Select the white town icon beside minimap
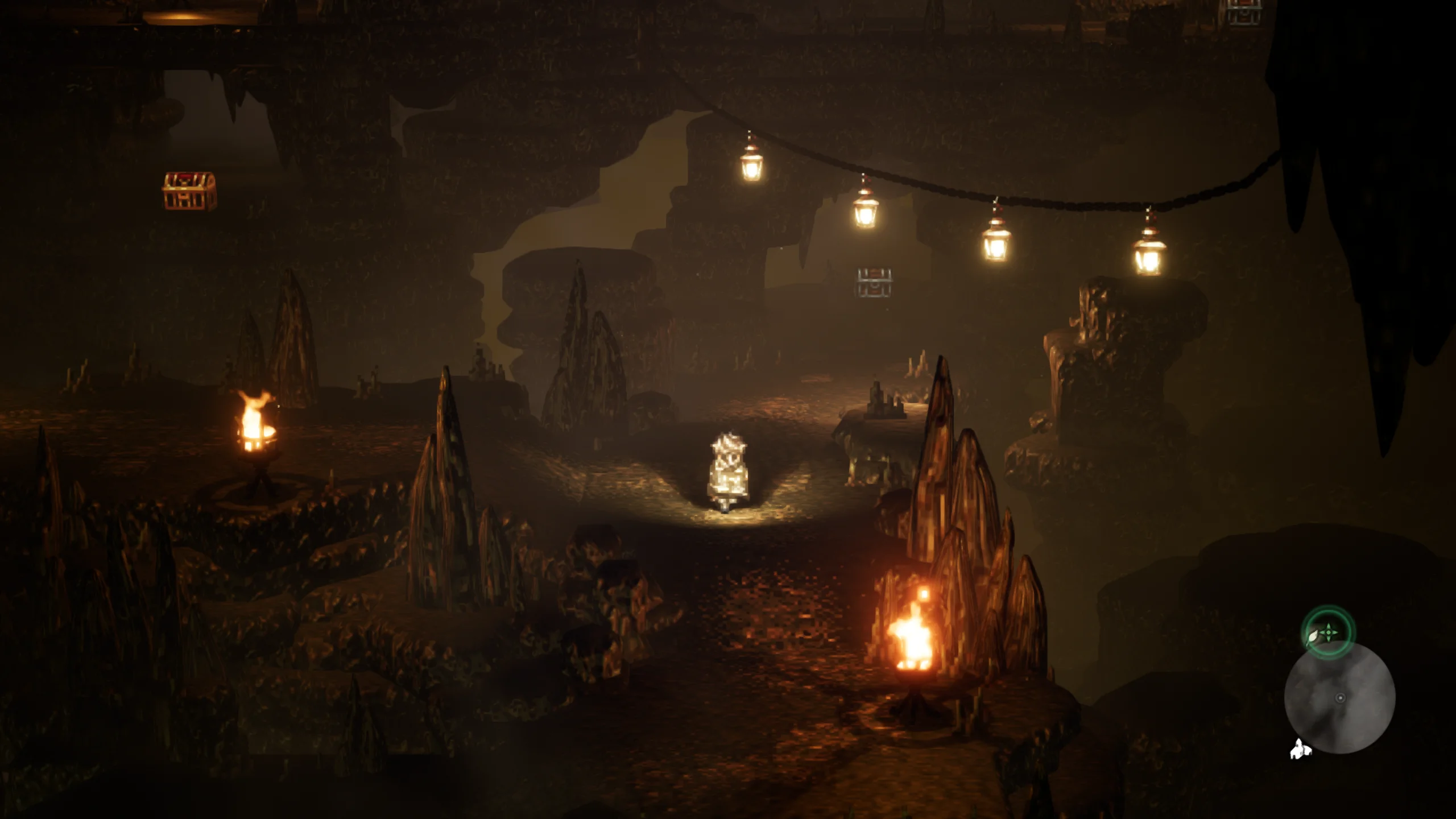This screenshot has height=819, width=1456. (1300, 749)
